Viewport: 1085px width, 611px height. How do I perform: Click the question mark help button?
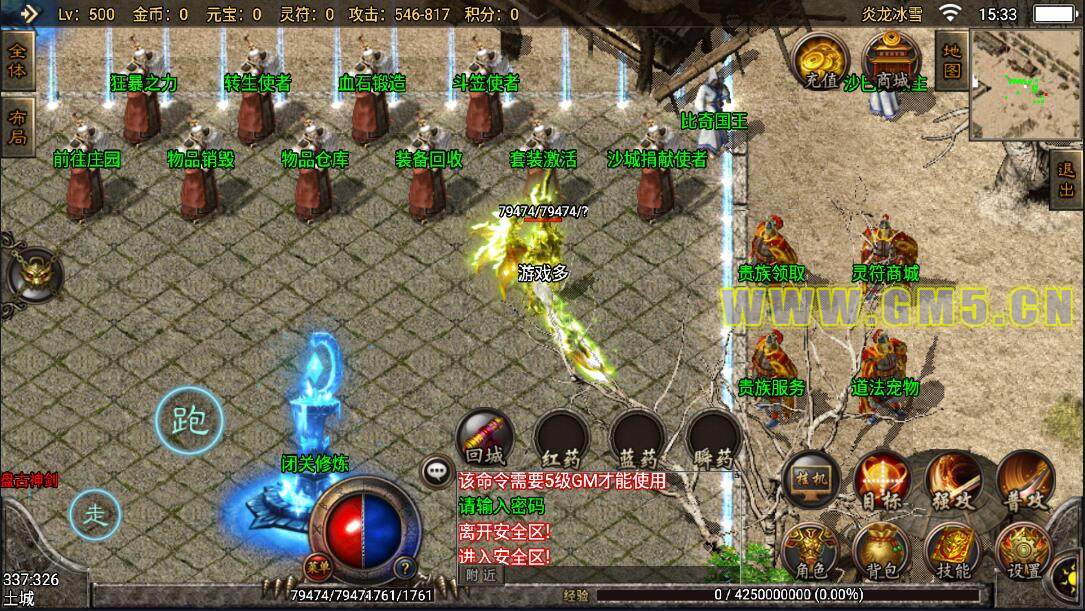(x=405, y=567)
